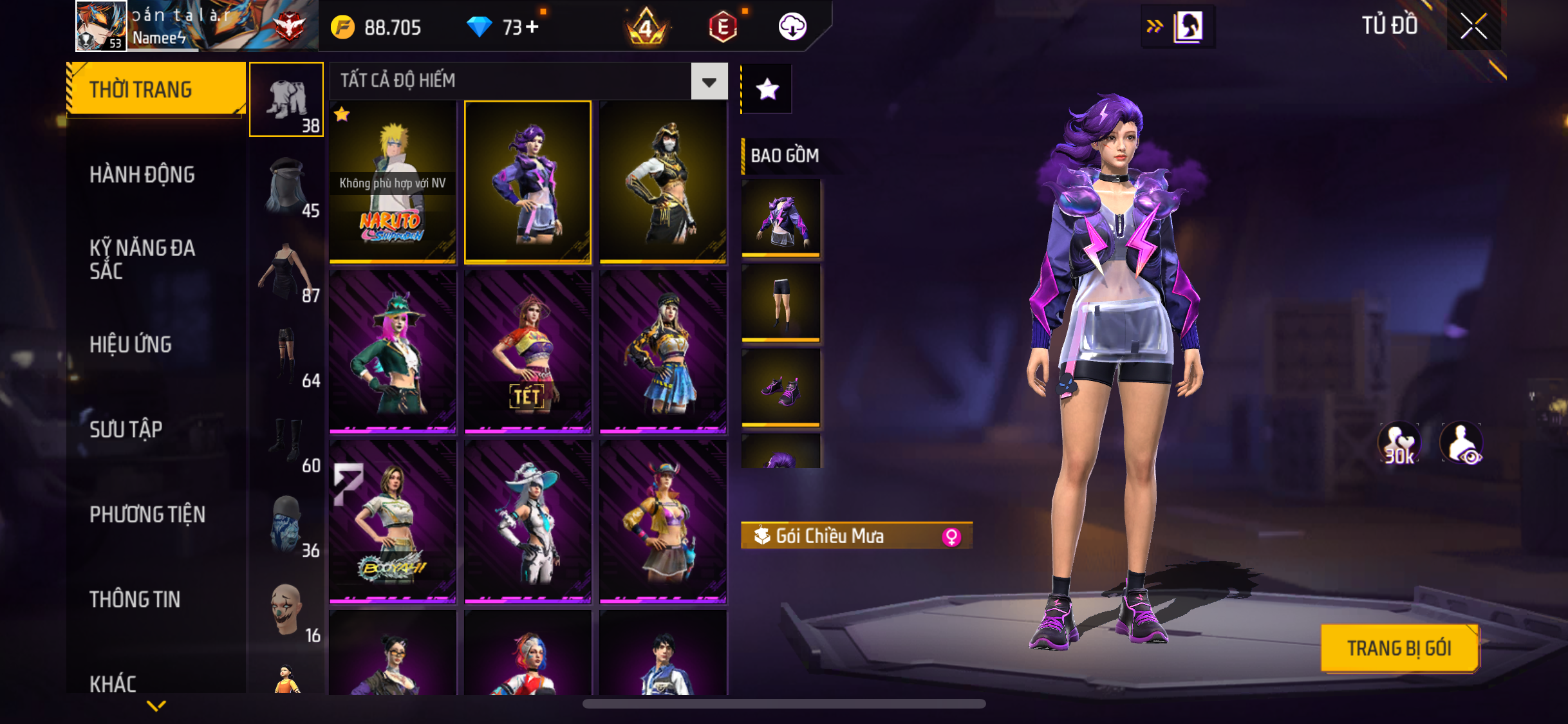Viewport: 1568px width, 724px height.
Task: Open the KỸ NĂNG ĐA SẮC category
Action: [x=142, y=259]
